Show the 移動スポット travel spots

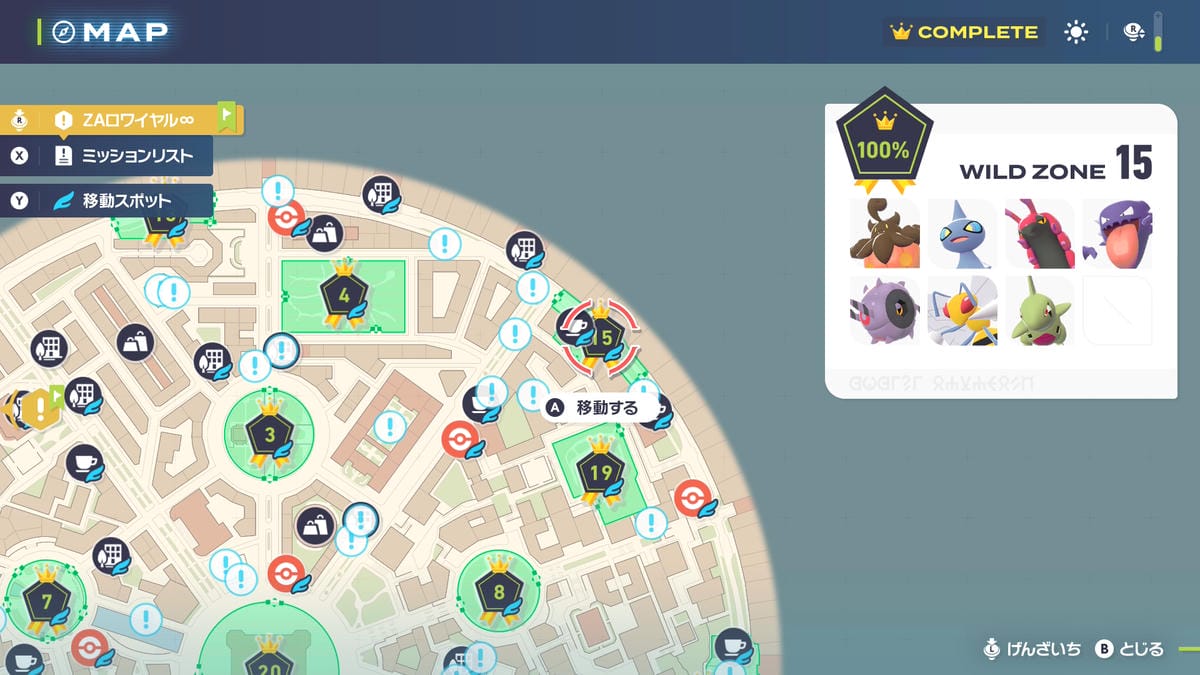(118, 201)
